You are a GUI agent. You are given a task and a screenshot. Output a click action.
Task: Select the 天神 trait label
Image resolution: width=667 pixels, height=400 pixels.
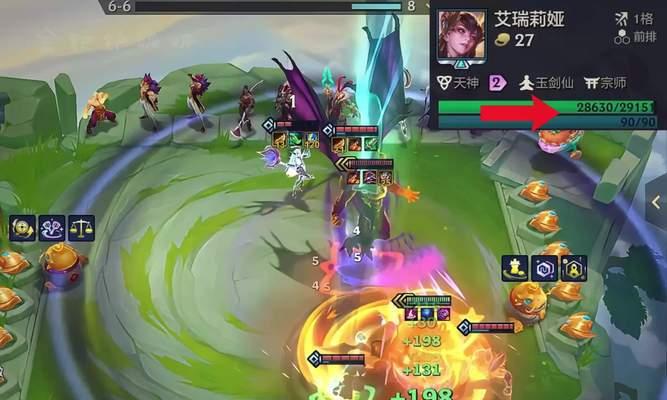[462, 85]
